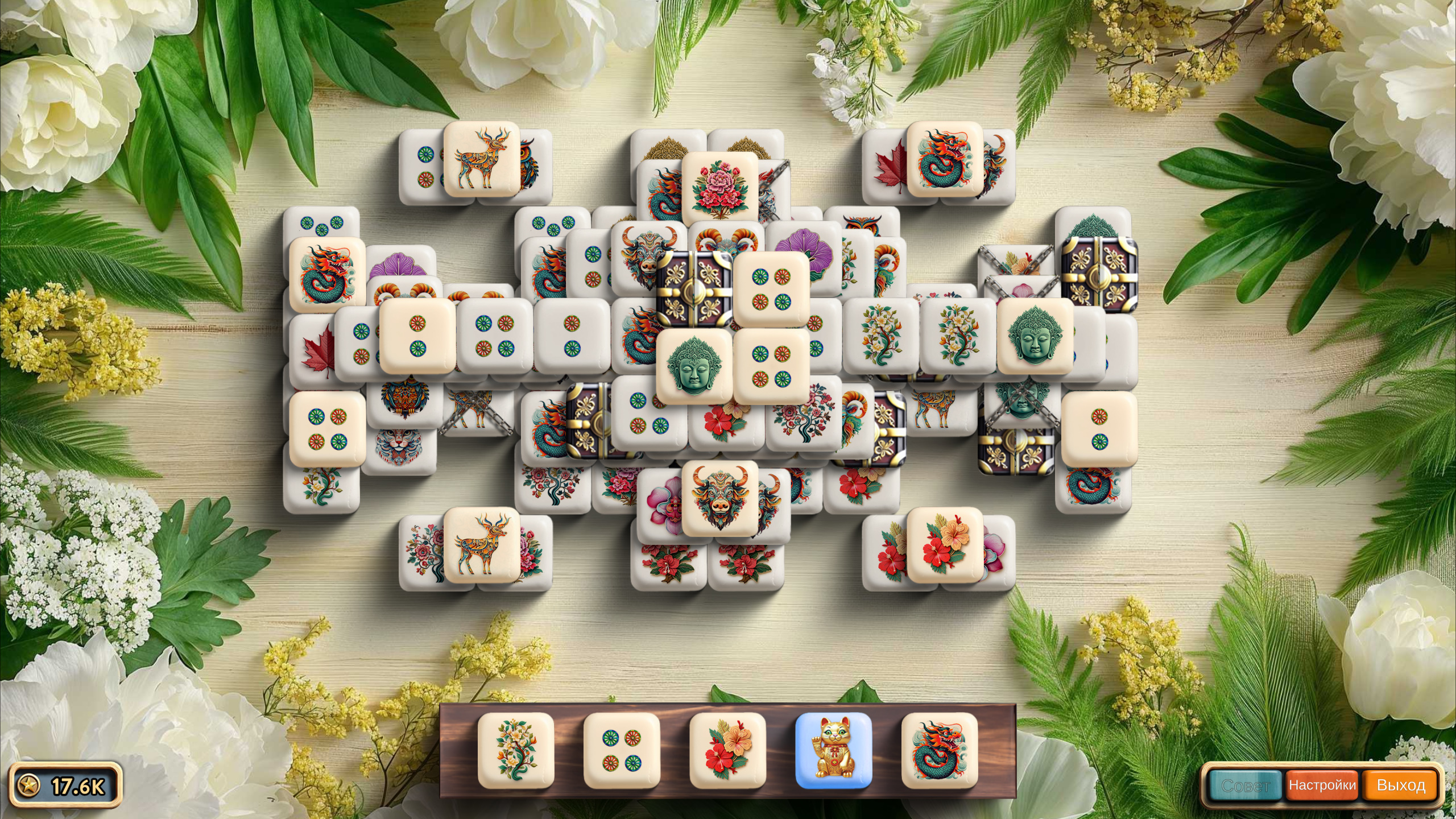1456x819 pixels.
Task: Open the Настройки settings menu
Action: (x=1322, y=786)
